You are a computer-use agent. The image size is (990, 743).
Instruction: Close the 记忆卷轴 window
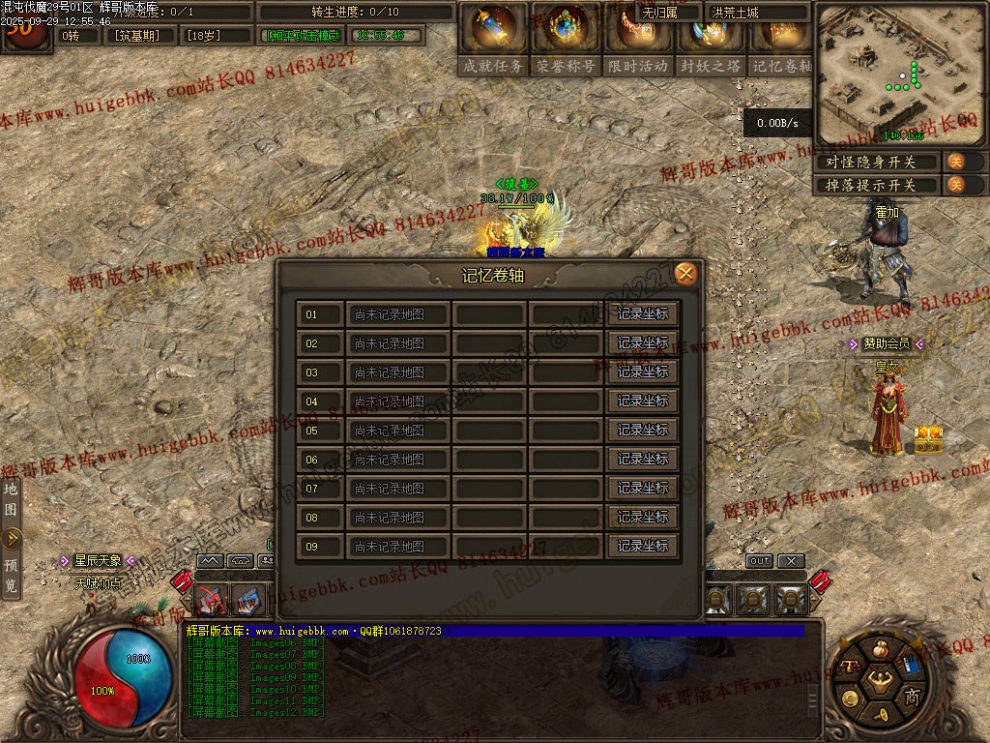685,274
